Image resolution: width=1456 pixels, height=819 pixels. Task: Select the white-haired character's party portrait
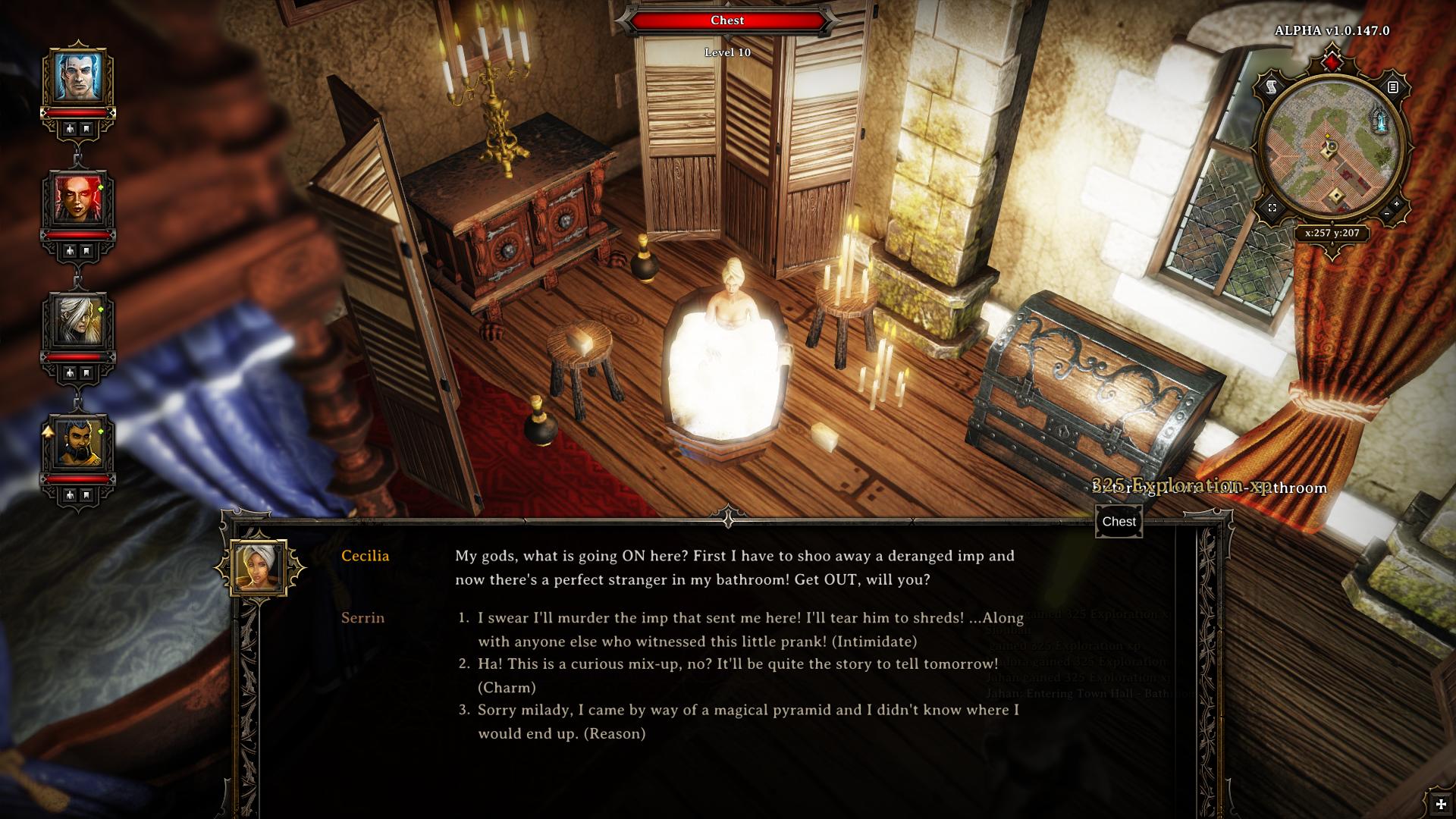tap(78, 321)
